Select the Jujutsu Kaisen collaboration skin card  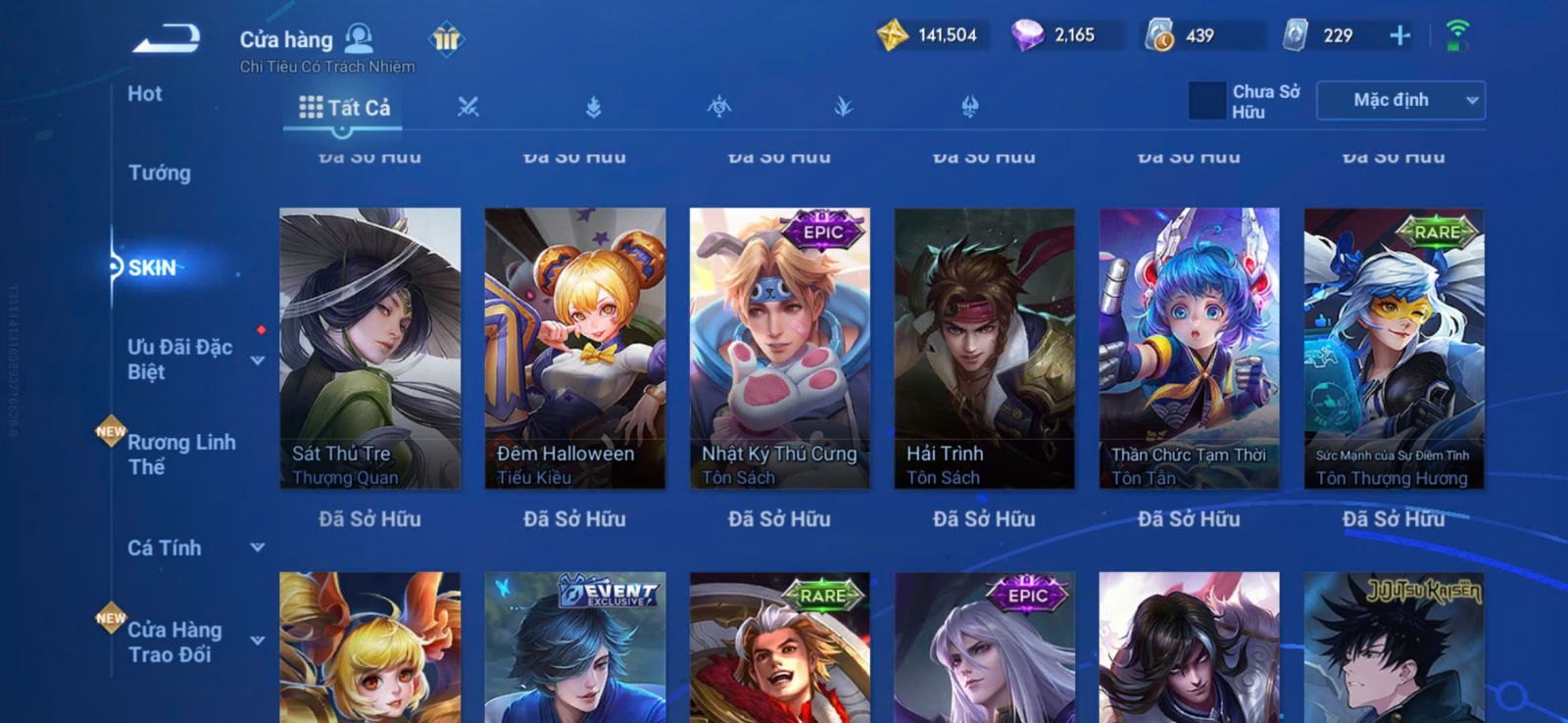(x=1395, y=648)
